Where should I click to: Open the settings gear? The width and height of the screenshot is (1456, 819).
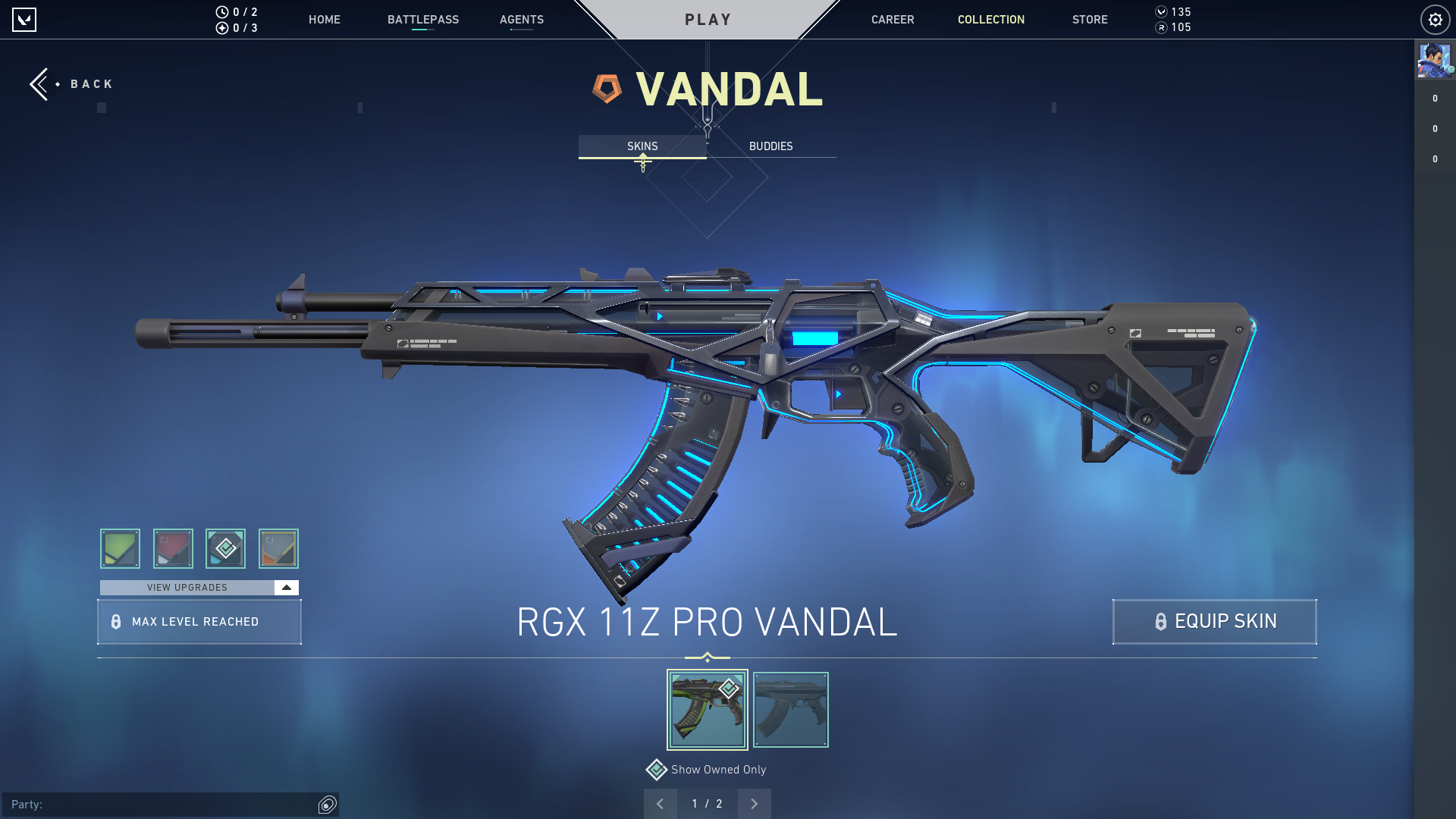coord(1435,20)
